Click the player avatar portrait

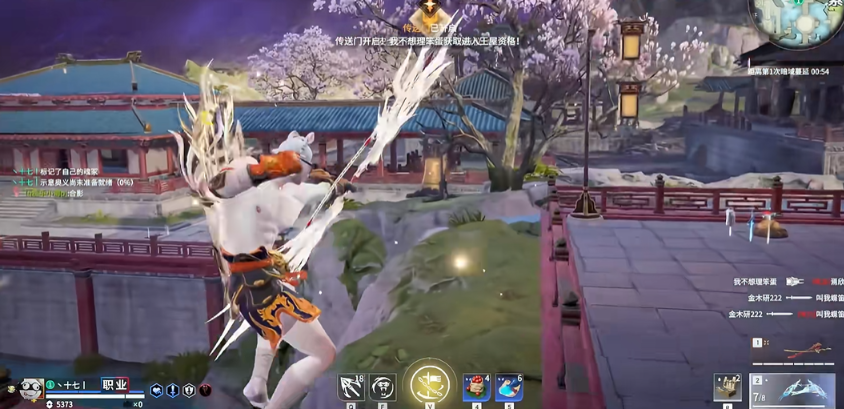(30, 387)
